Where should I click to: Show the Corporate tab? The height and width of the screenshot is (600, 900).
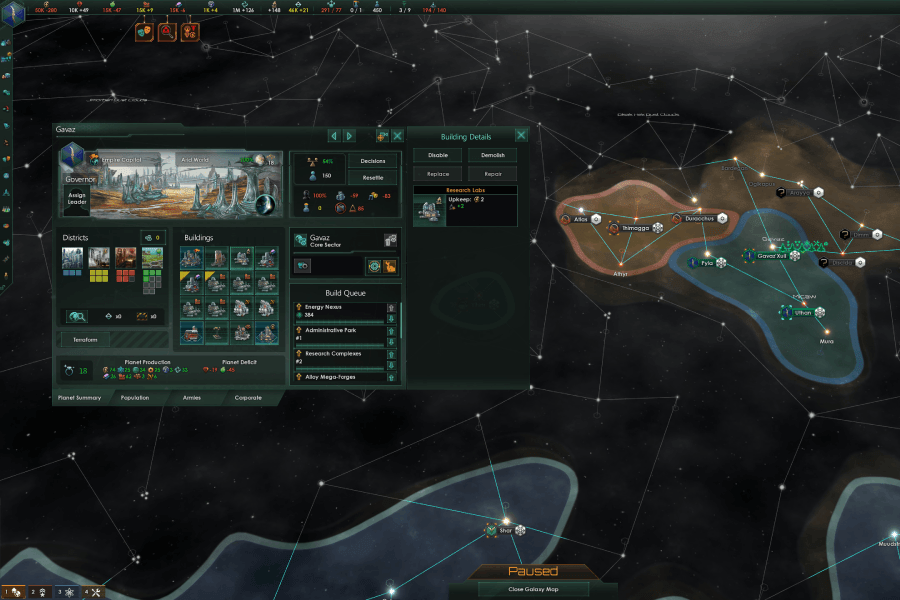(248, 397)
